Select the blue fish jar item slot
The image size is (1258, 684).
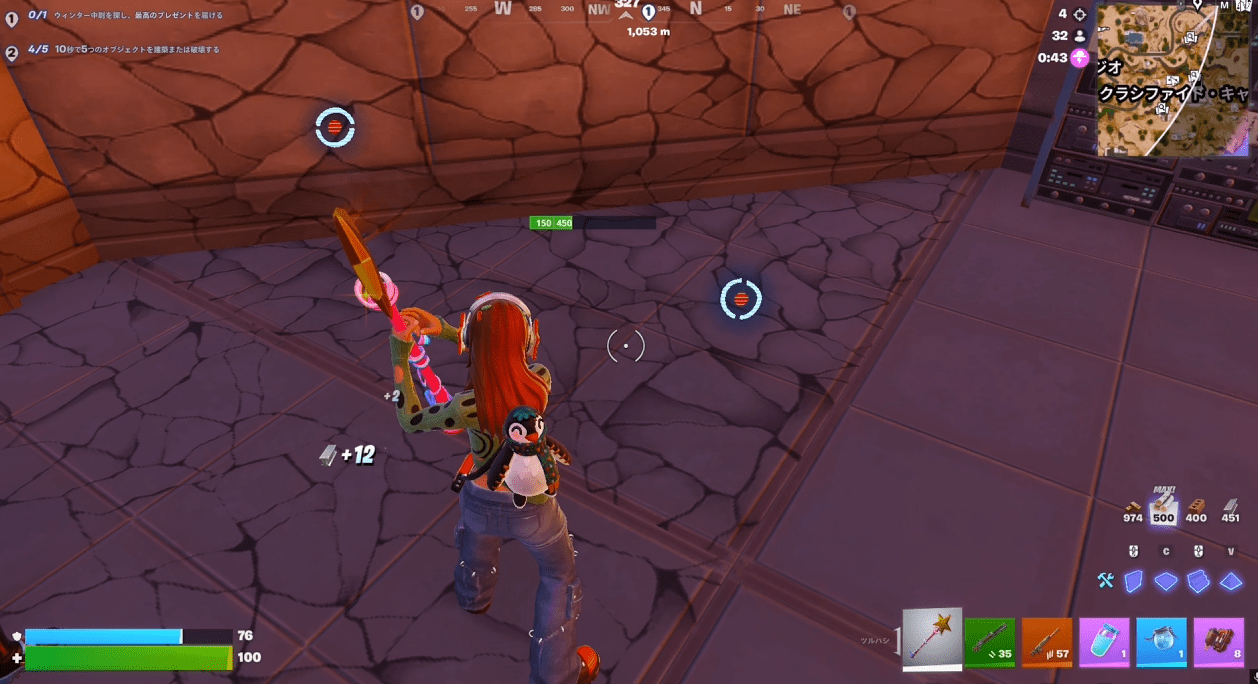coord(1161,642)
